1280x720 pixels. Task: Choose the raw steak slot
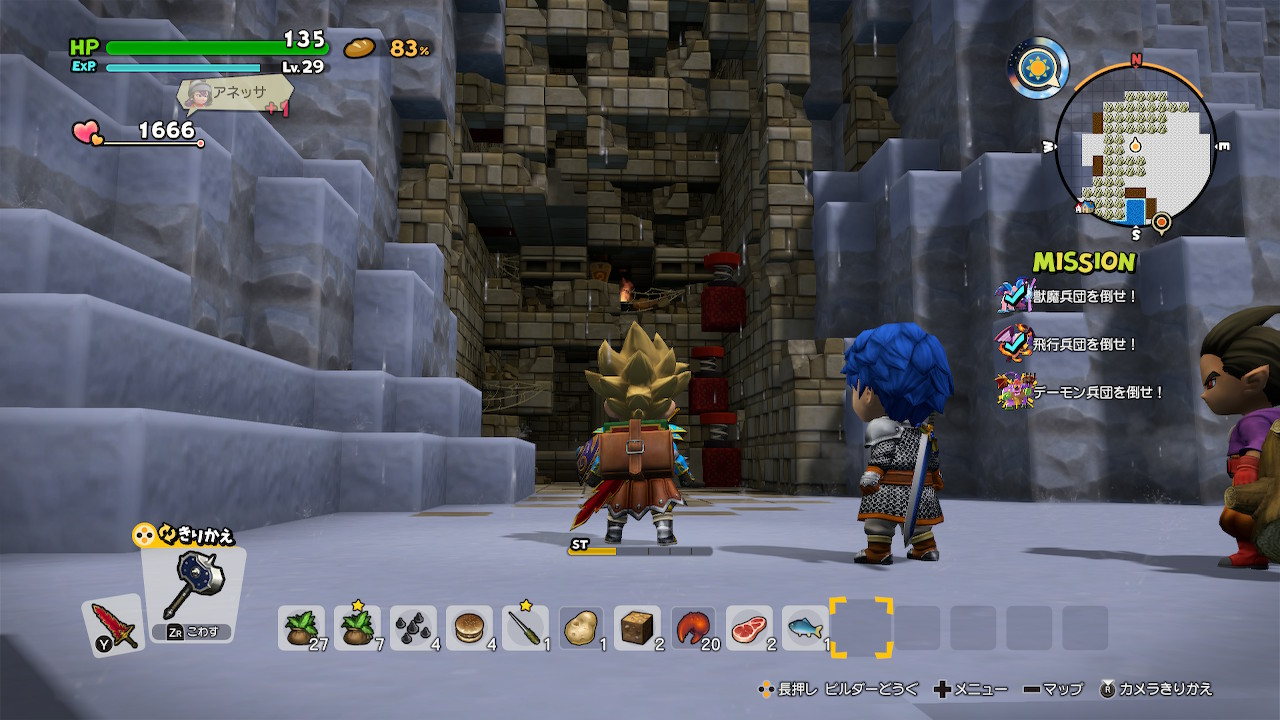tap(749, 628)
